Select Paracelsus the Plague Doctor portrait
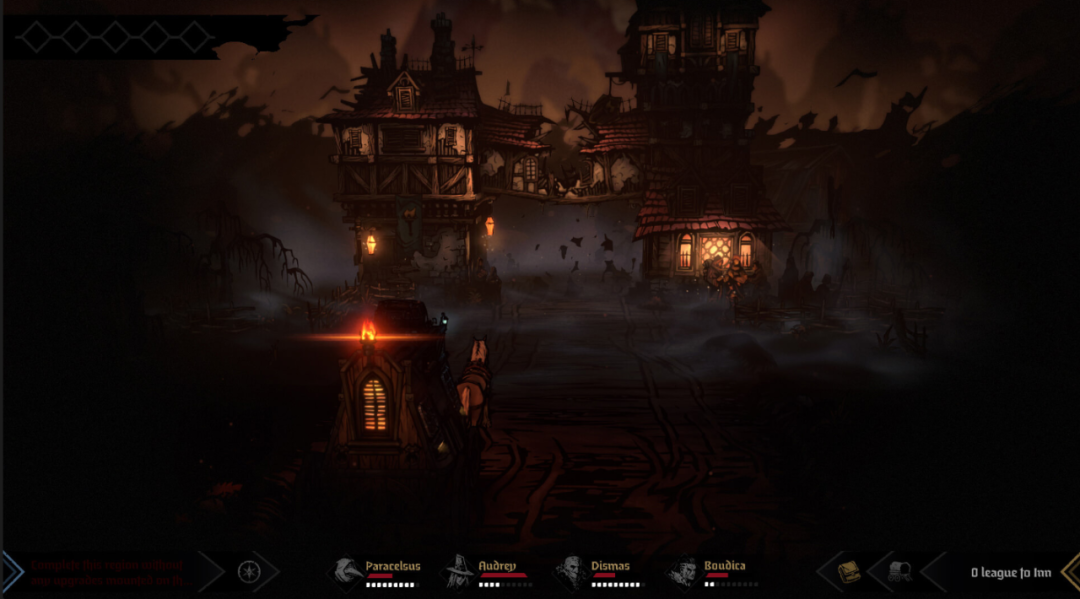 click(347, 572)
